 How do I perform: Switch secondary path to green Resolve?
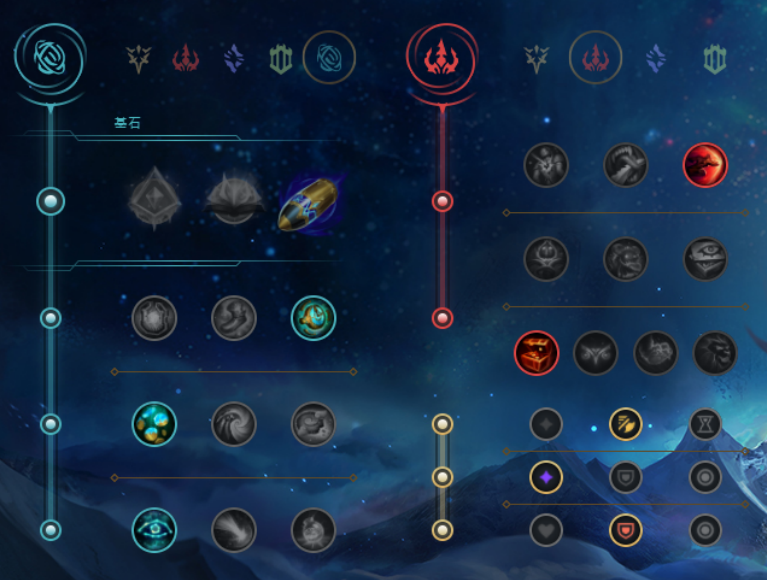click(713, 60)
